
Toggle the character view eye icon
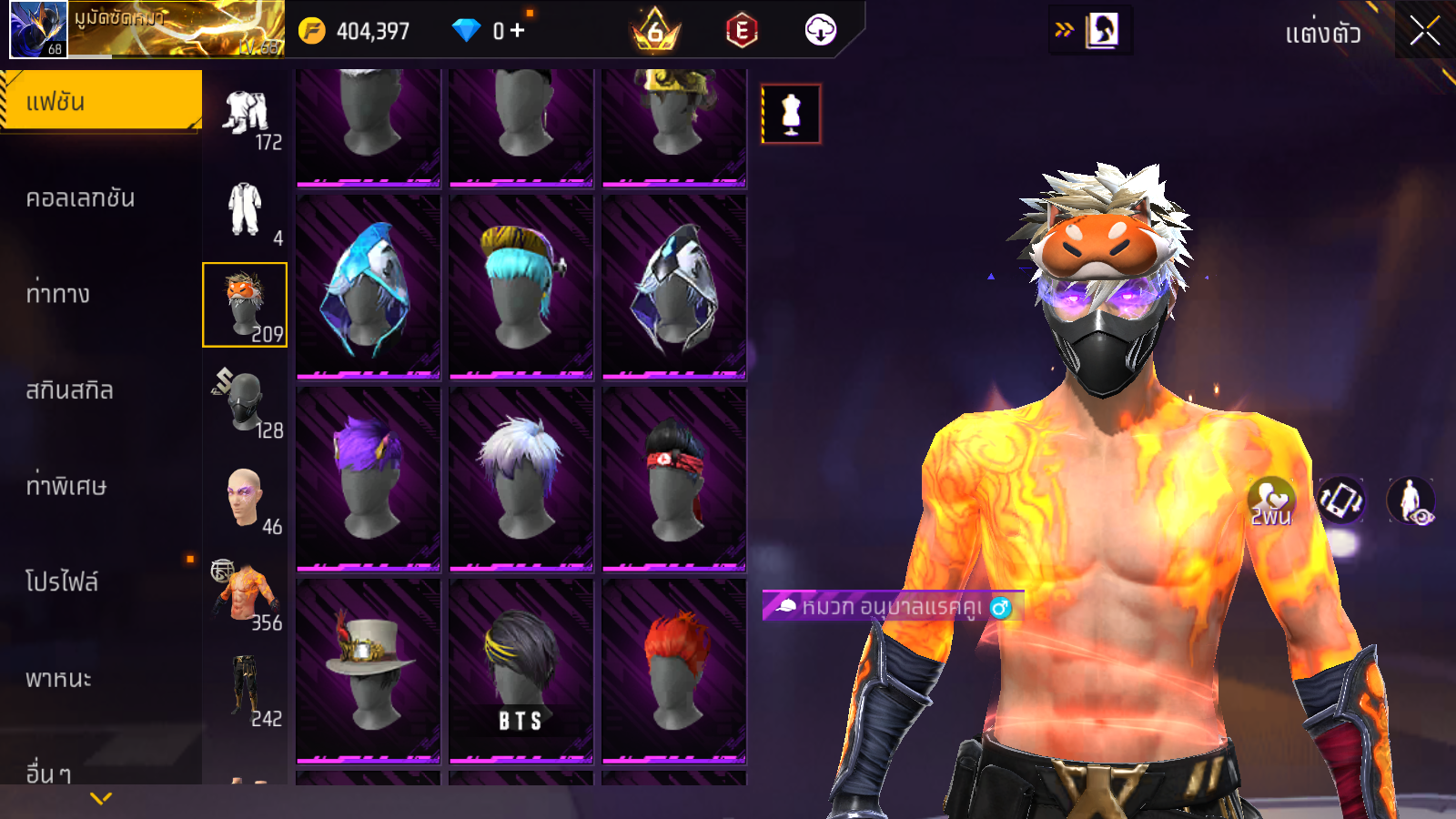coord(1410,500)
